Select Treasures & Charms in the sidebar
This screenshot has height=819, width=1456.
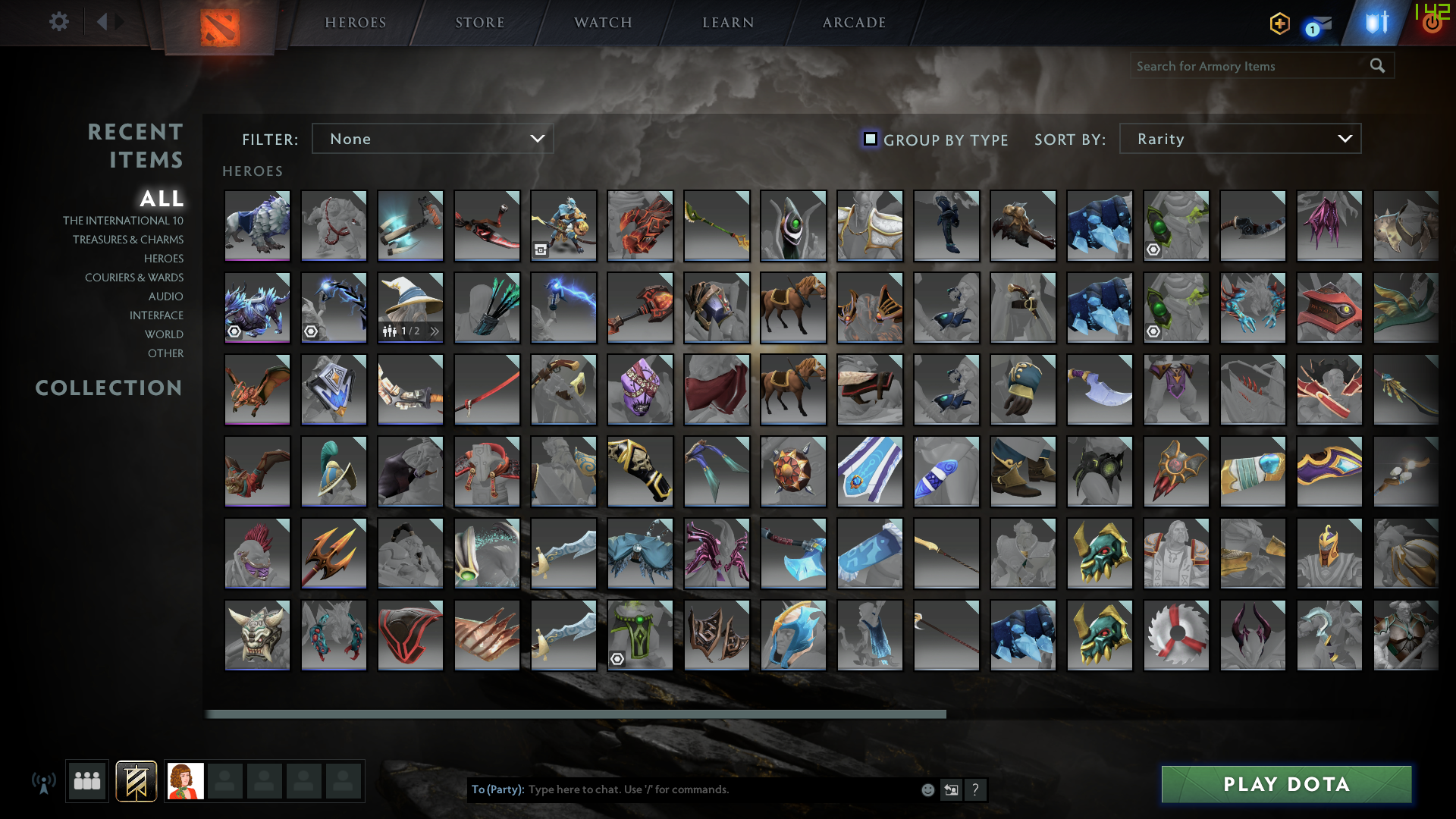pyautogui.click(x=128, y=239)
